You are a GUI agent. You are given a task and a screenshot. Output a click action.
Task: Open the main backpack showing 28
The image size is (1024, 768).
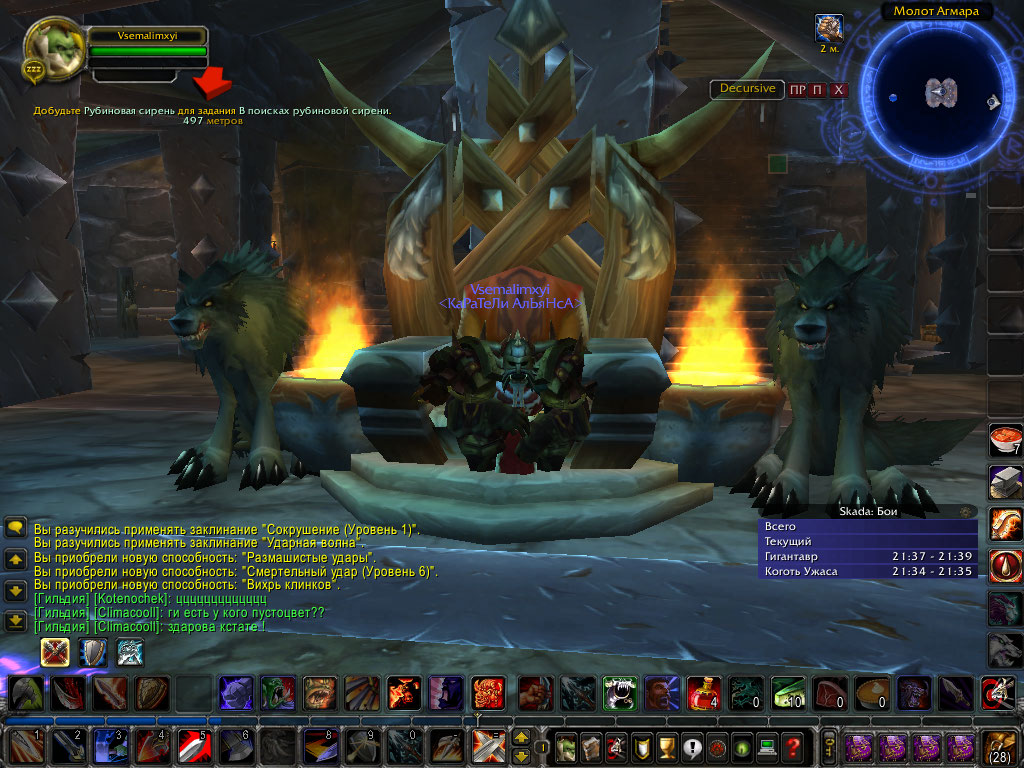pyautogui.click(x=1001, y=746)
